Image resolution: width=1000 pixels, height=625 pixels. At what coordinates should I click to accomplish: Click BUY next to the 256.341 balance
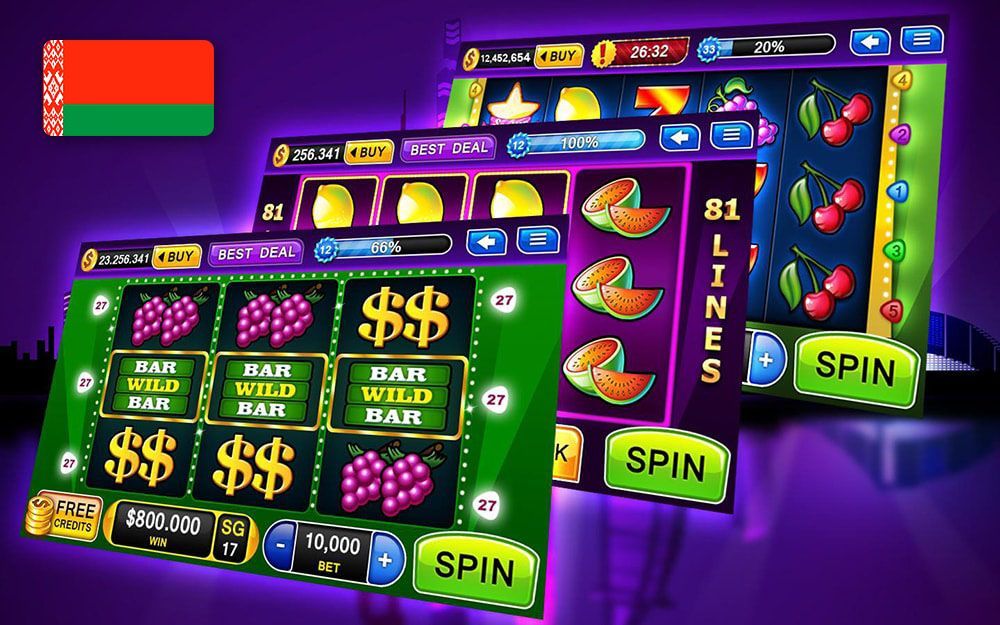point(369,152)
